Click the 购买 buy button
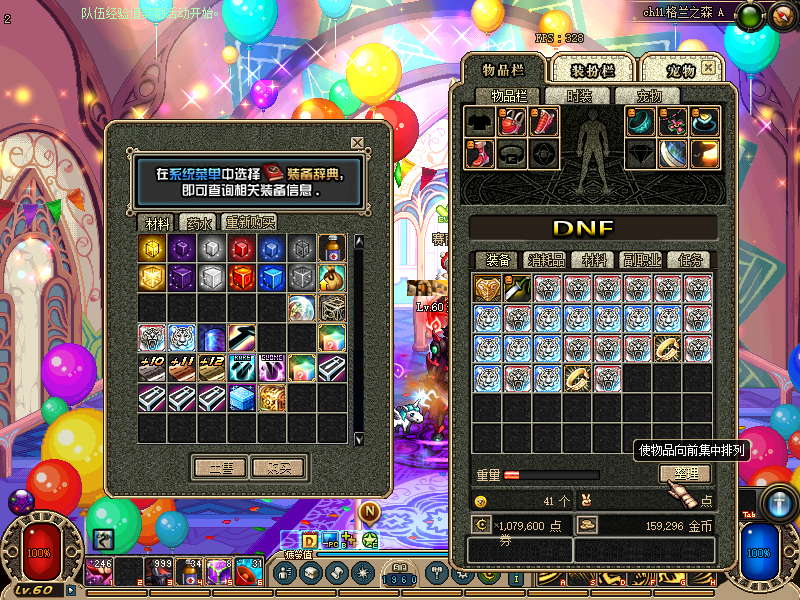800x600 pixels. [x=273, y=467]
